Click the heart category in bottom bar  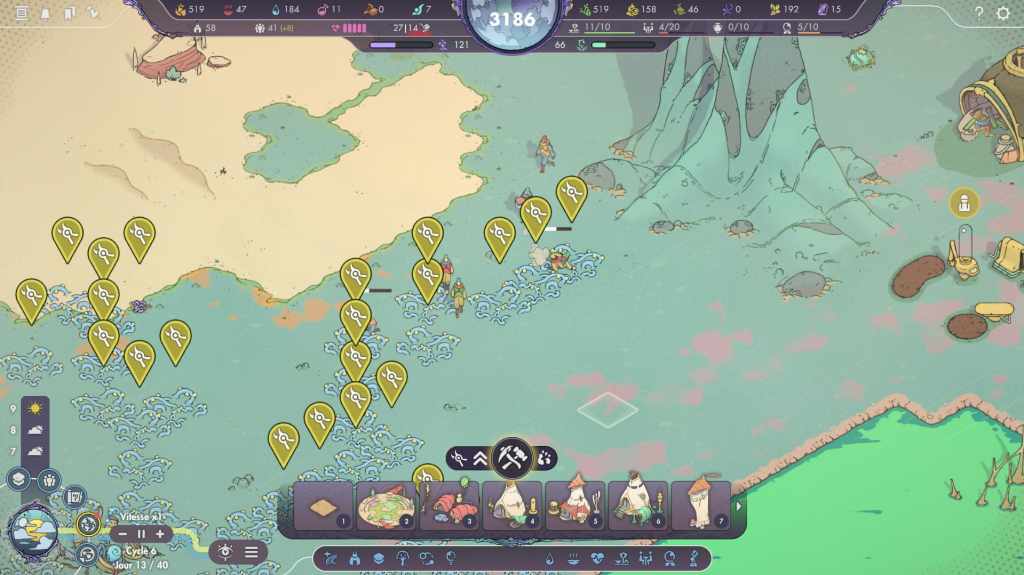coord(597,558)
